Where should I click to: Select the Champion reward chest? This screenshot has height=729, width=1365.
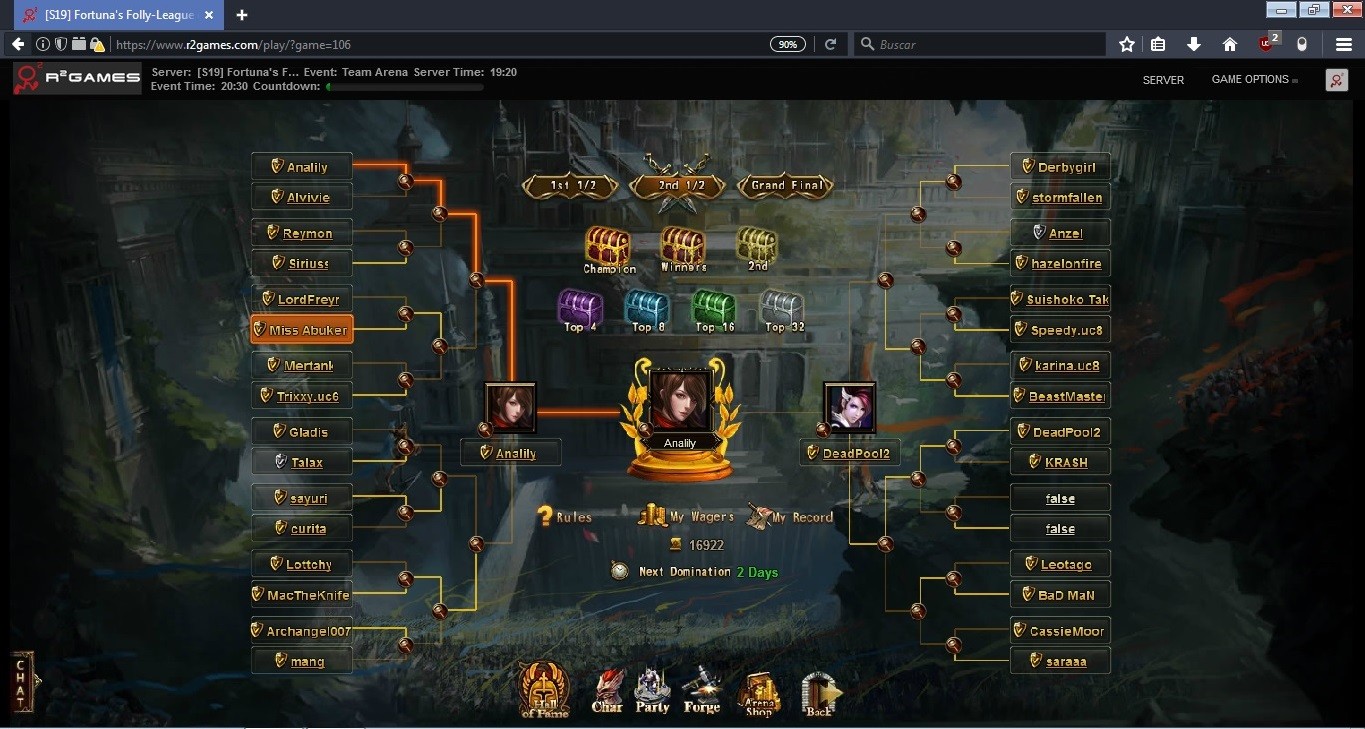point(608,248)
